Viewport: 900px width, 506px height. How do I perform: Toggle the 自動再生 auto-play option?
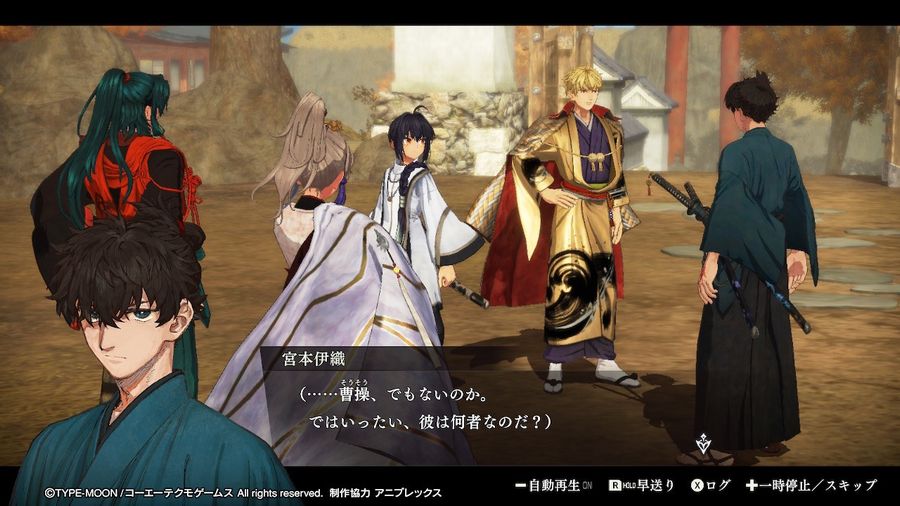[x=552, y=485]
